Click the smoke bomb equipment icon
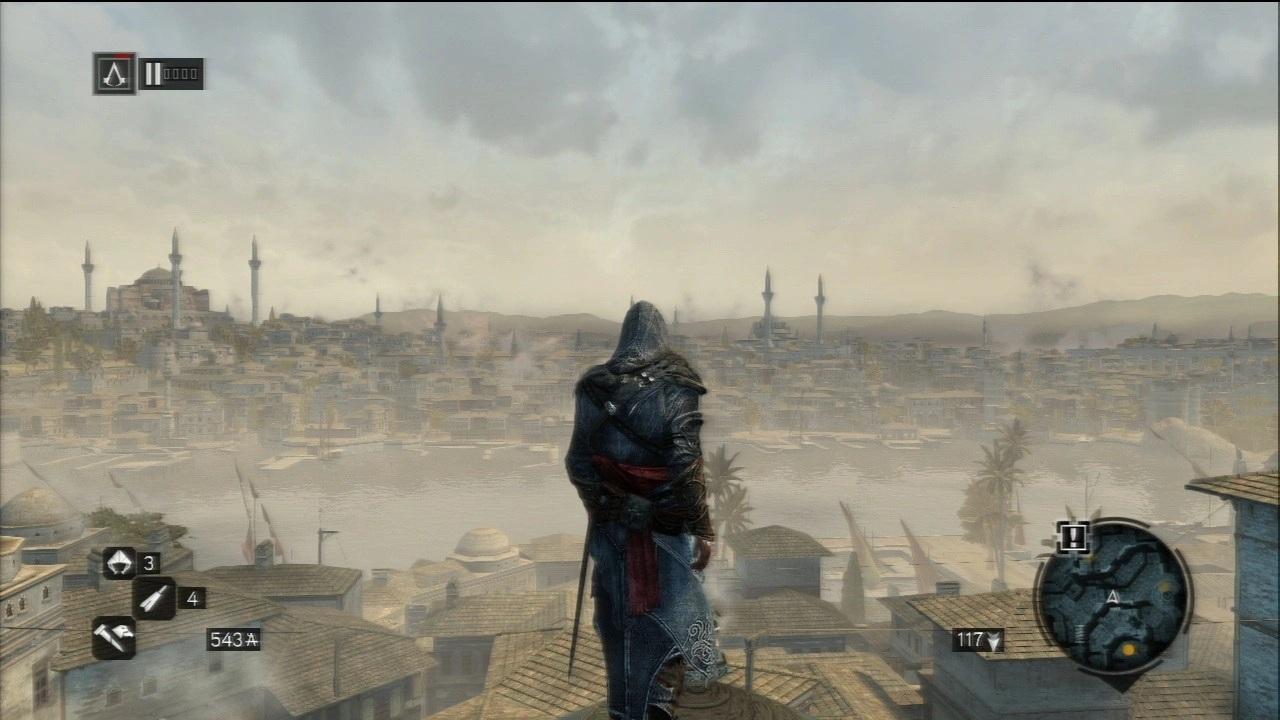 pos(119,562)
